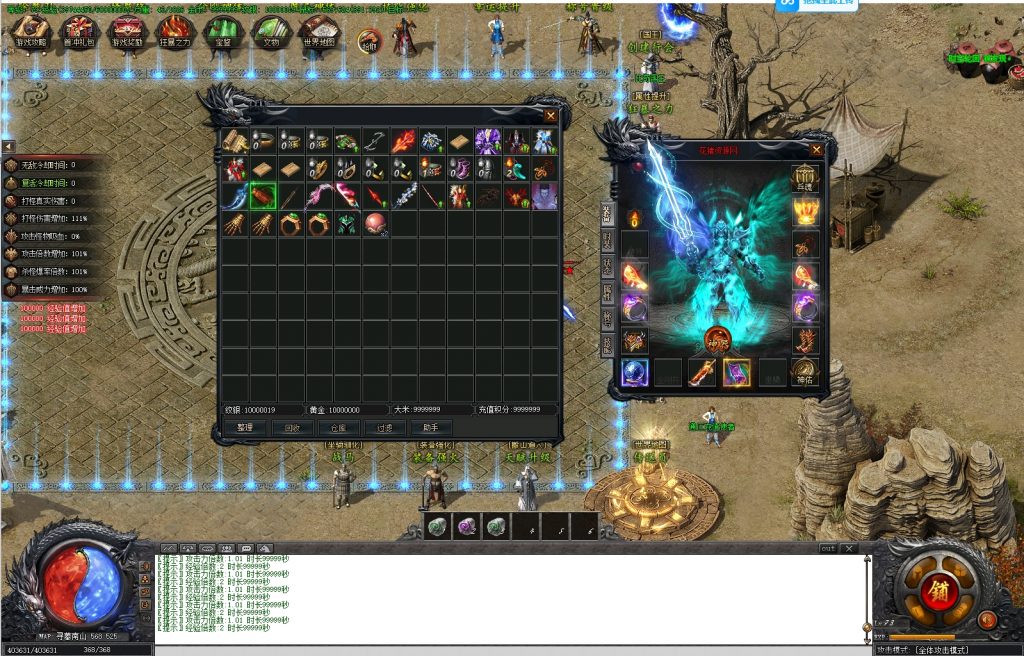The height and width of the screenshot is (656, 1024).
Task: Select the blue orb equipment slot
Action: 635,372
